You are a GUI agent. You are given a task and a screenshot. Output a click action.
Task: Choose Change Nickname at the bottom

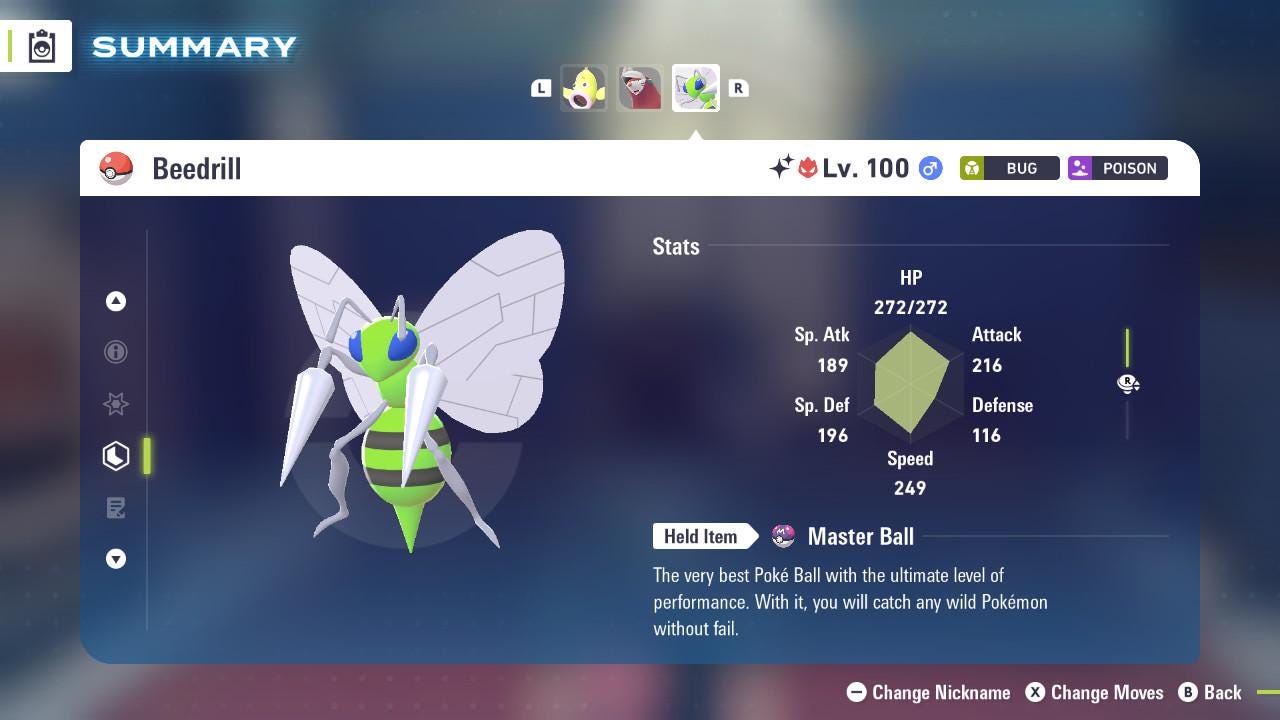(x=928, y=692)
